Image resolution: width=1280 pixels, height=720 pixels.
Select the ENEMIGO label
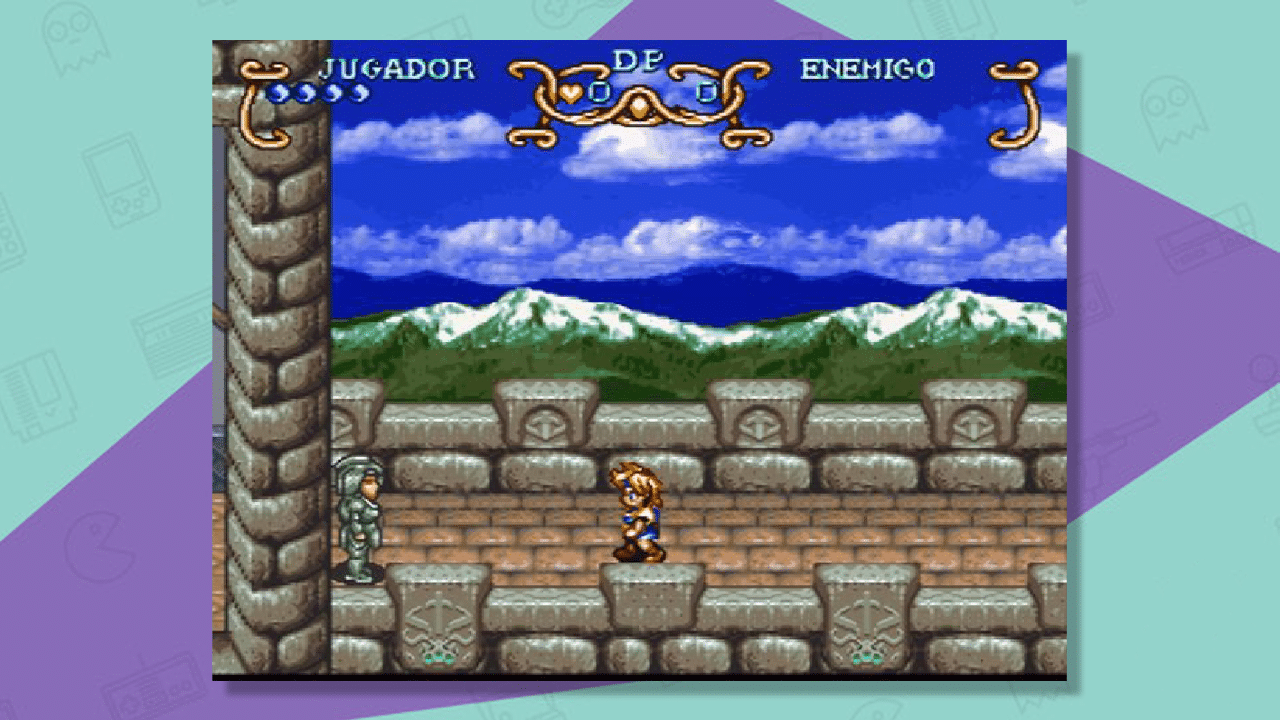point(866,67)
